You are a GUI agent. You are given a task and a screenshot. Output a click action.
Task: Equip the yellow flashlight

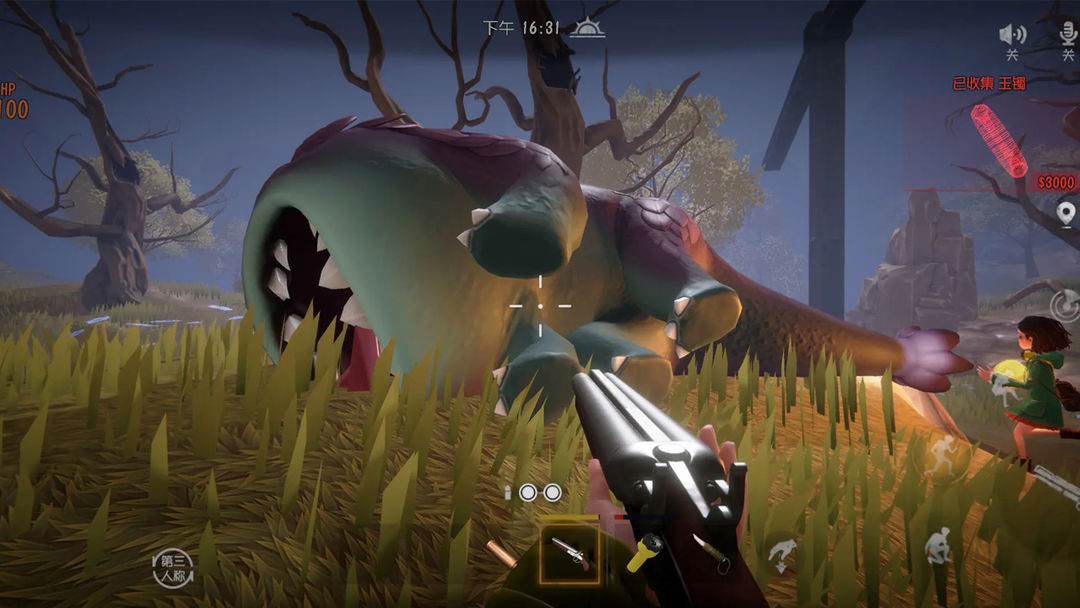(643, 553)
